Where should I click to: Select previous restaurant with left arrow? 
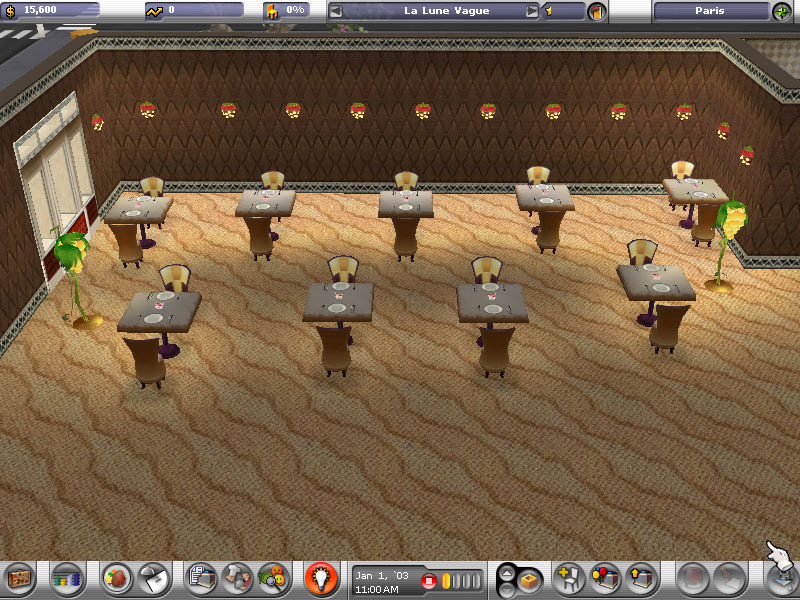pyautogui.click(x=336, y=11)
